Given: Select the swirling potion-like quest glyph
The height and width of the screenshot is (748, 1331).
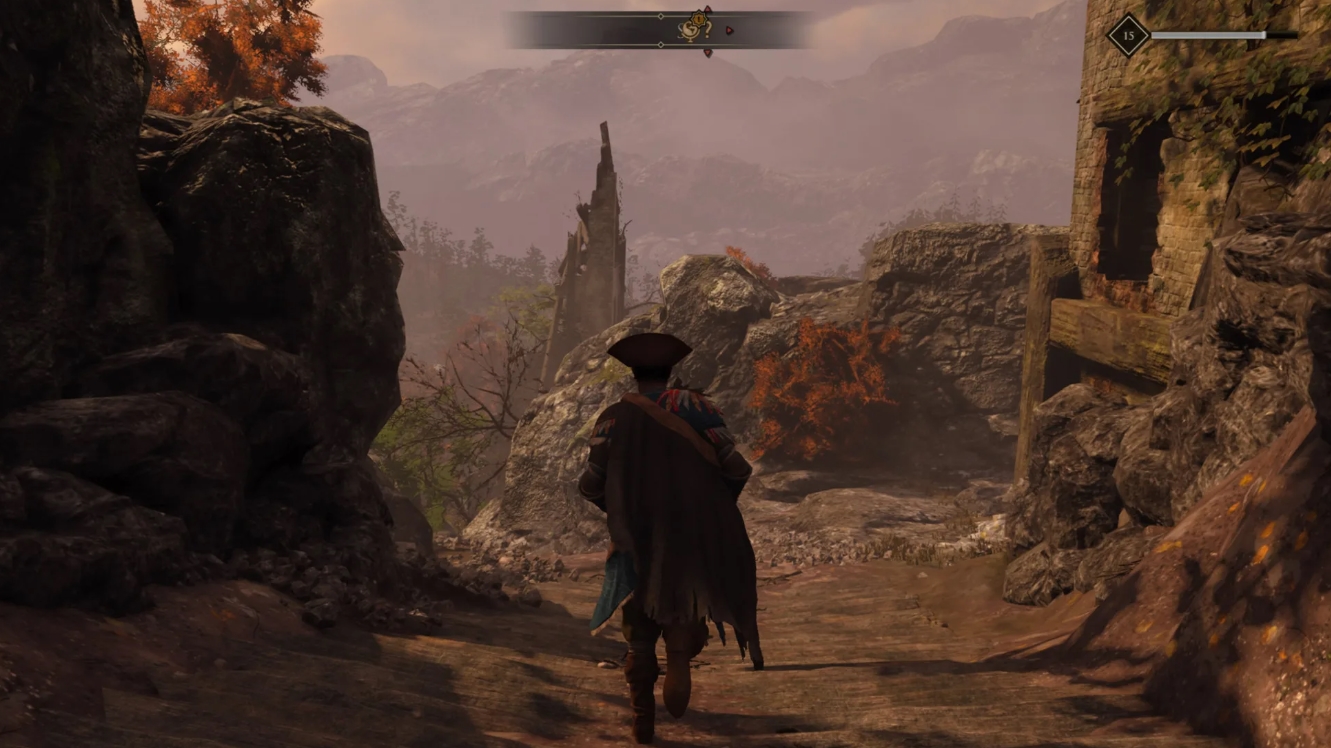Looking at the screenshot, I should pyautogui.click(x=691, y=31).
